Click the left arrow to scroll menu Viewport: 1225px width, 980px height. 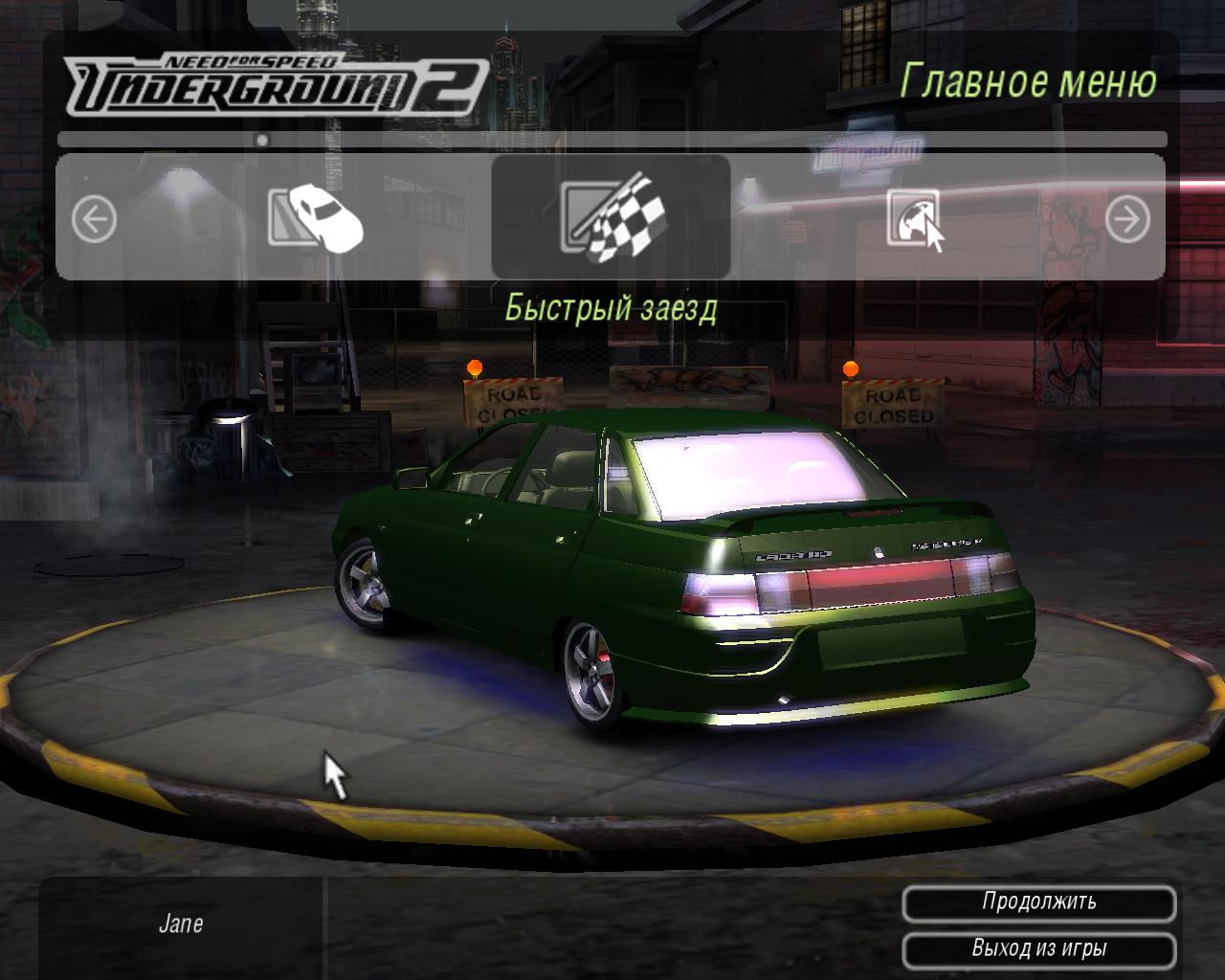94,221
